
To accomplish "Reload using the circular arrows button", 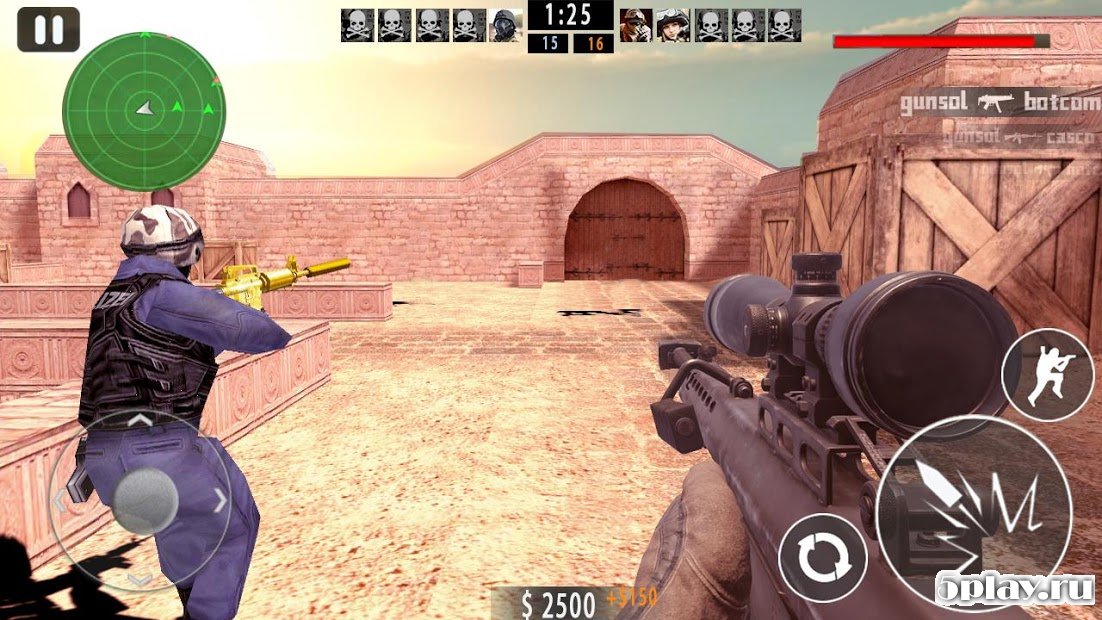I will click(823, 560).
